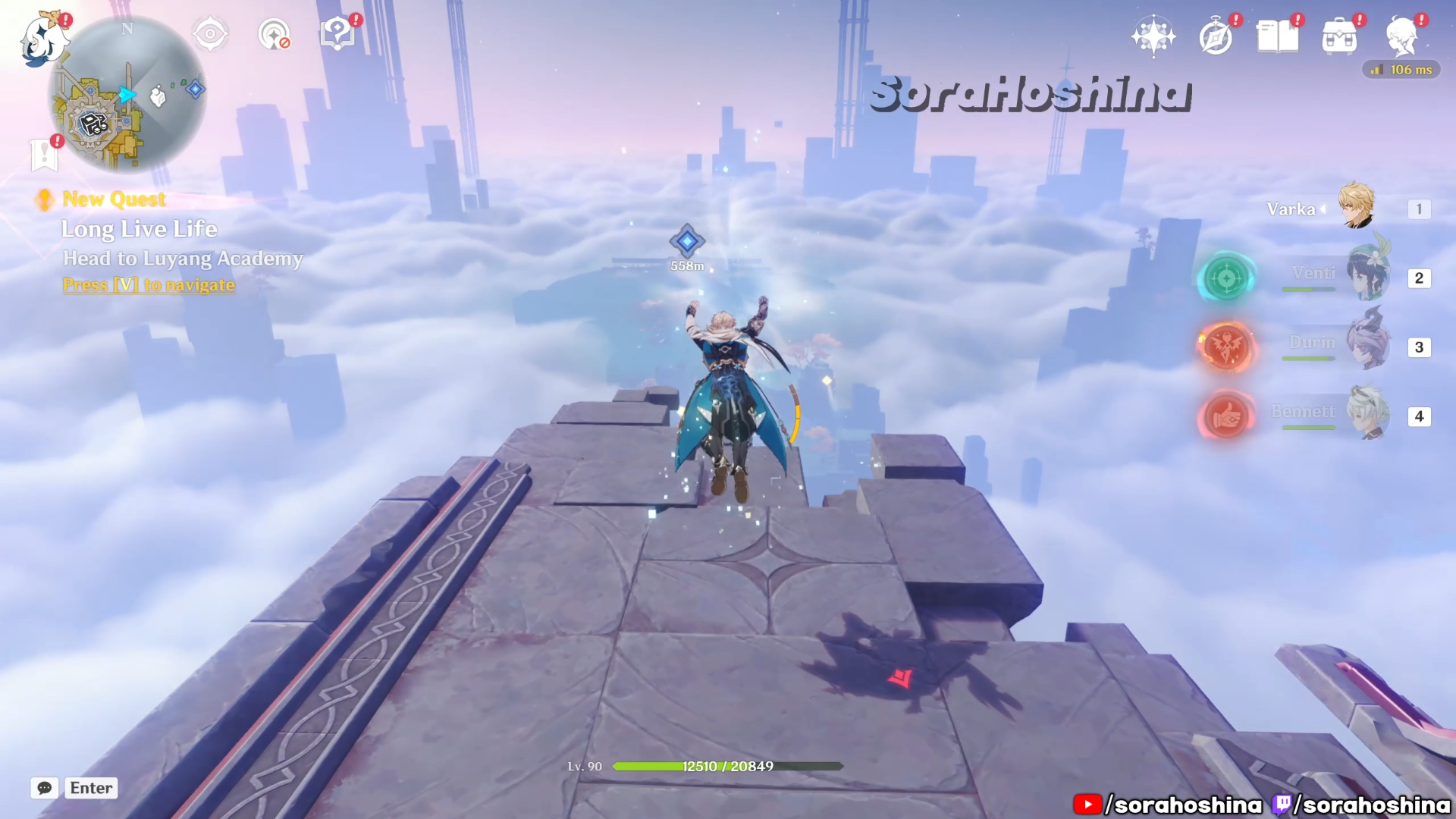This screenshot has width=1456, height=819.
Task: Select the Long Live Life quest tracker
Action: point(140,229)
